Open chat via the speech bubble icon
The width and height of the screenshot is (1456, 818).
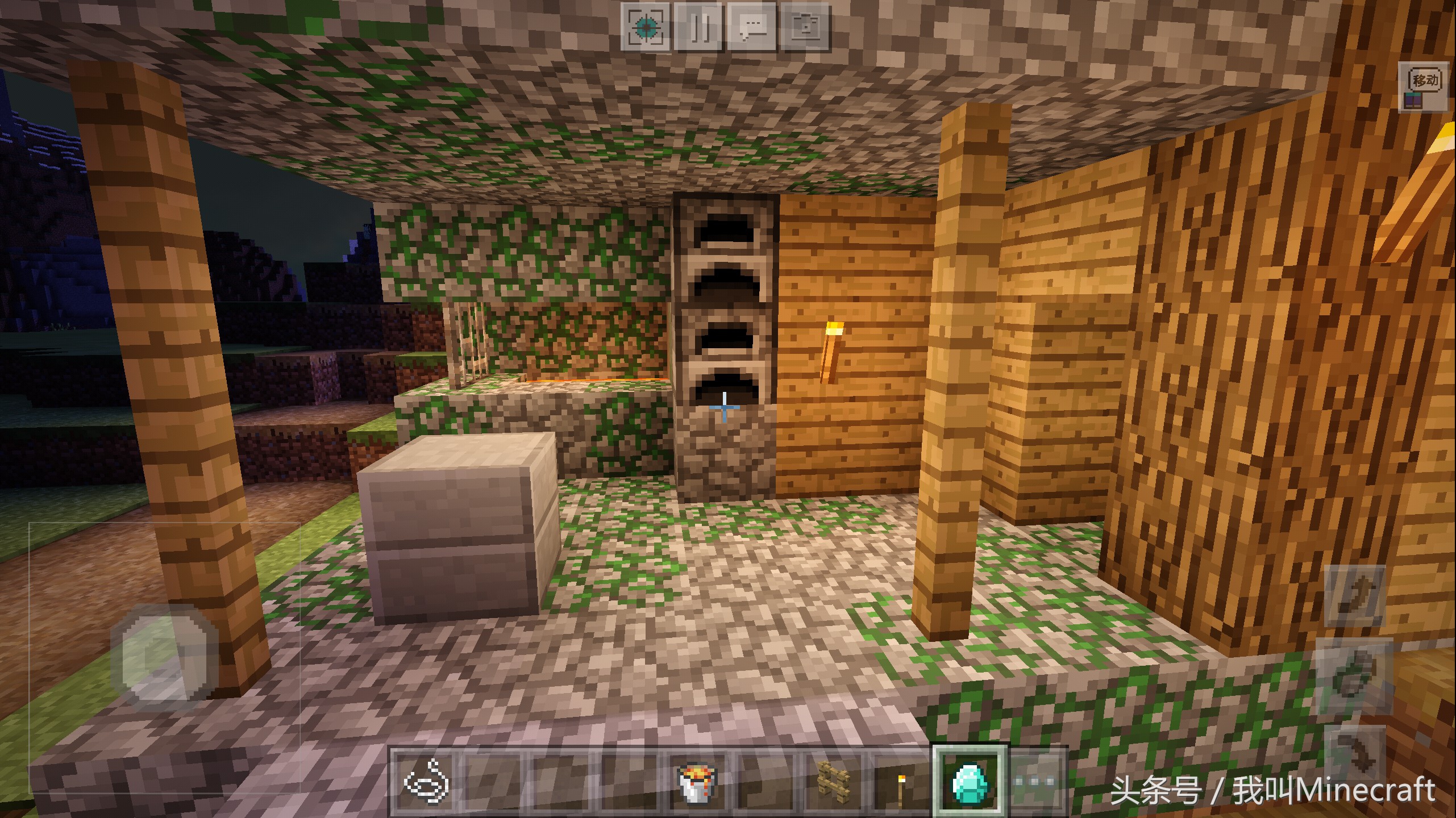pyautogui.click(x=753, y=26)
